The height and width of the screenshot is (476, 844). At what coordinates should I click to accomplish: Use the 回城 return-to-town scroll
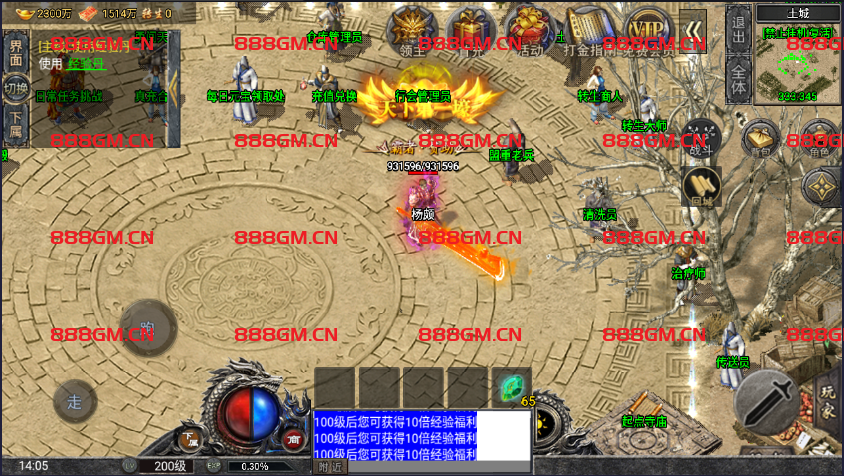coord(701,187)
